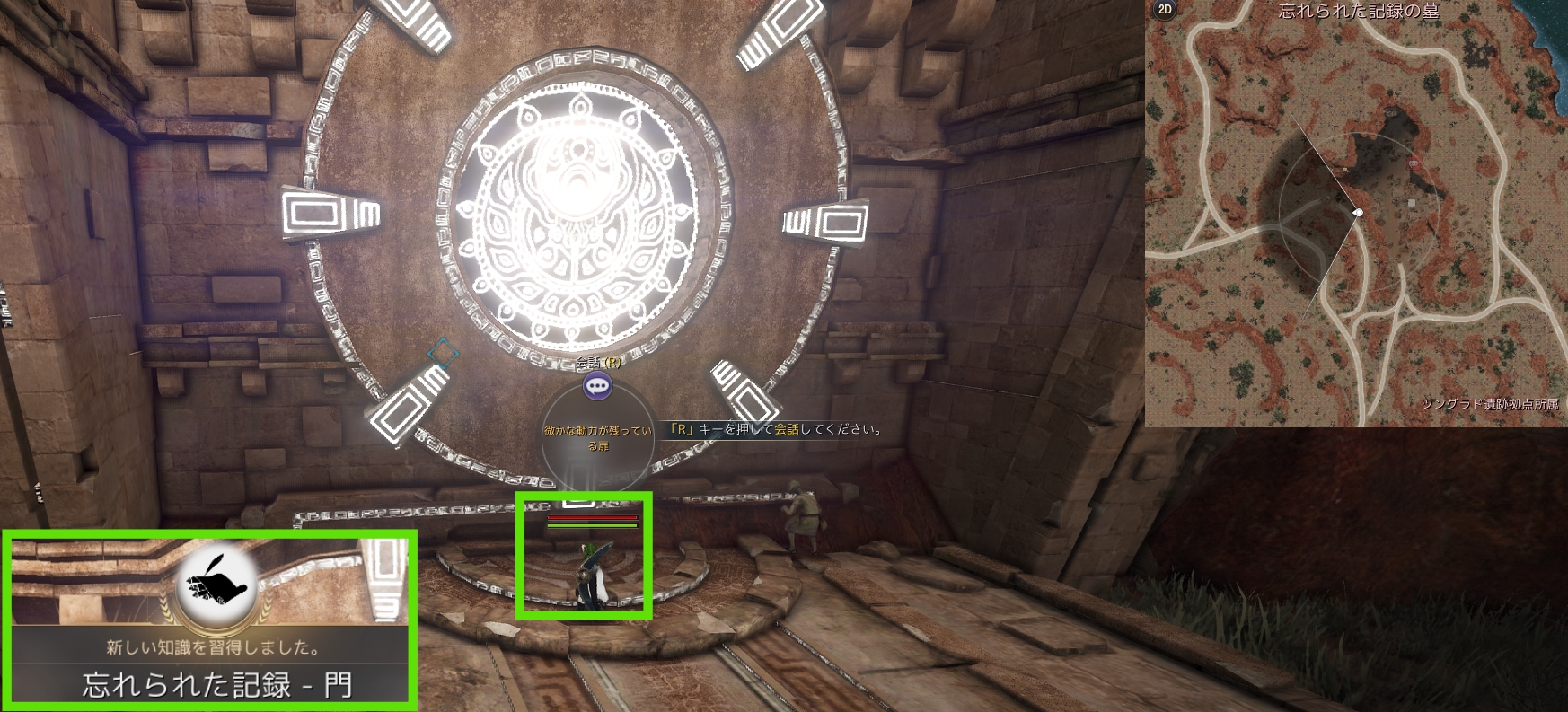Select the player position marker on minimap
The width and height of the screenshot is (1568, 712).
coord(1358,213)
